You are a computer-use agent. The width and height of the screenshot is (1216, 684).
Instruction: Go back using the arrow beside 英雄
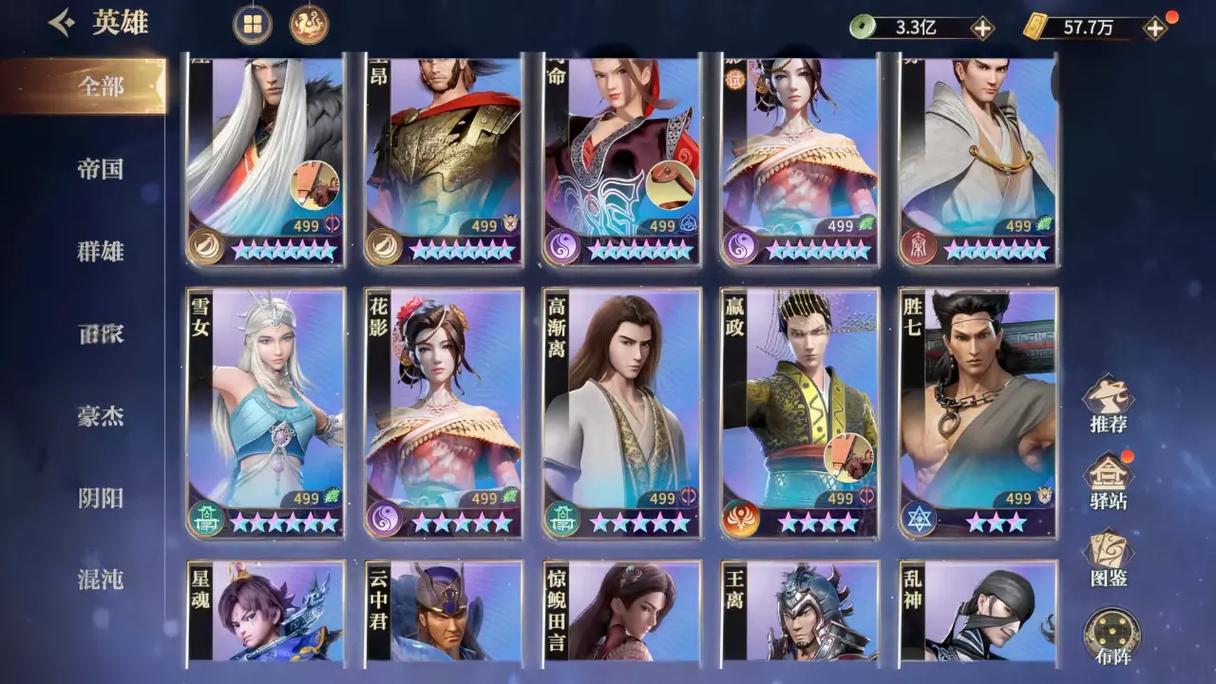point(62,23)
